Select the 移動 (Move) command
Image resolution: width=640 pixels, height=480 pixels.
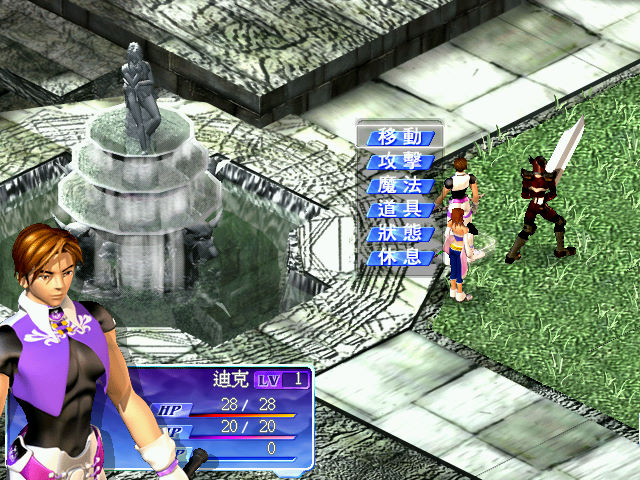pyautogui.click(x=400, y=137)
